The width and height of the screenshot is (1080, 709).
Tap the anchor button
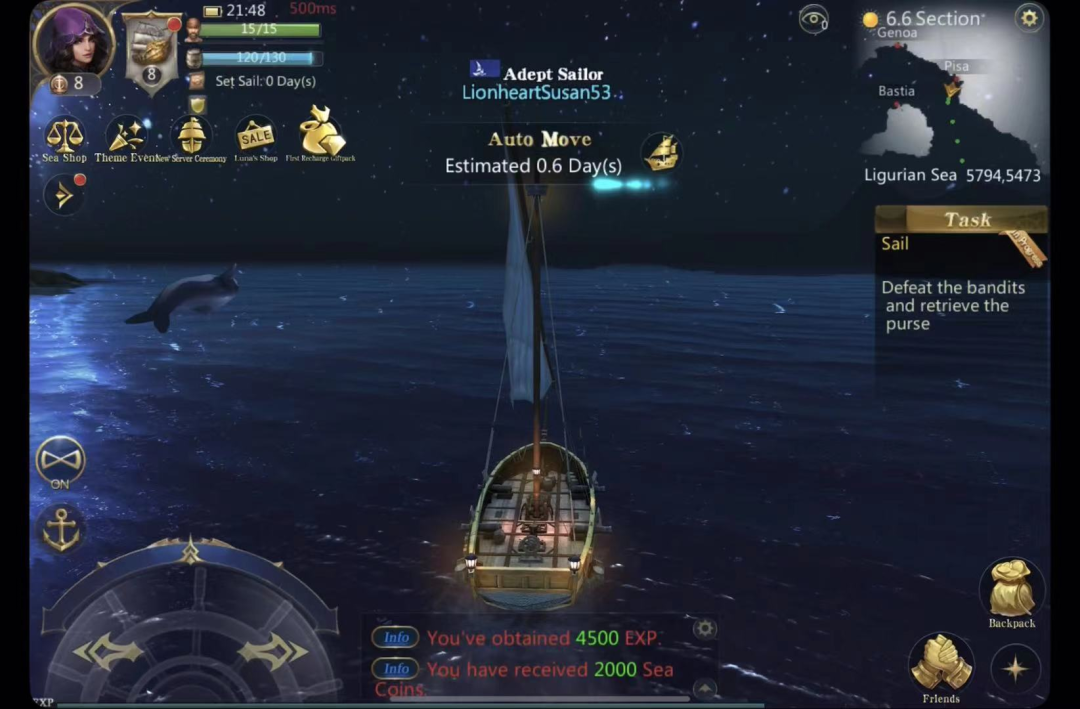point(61,529)
